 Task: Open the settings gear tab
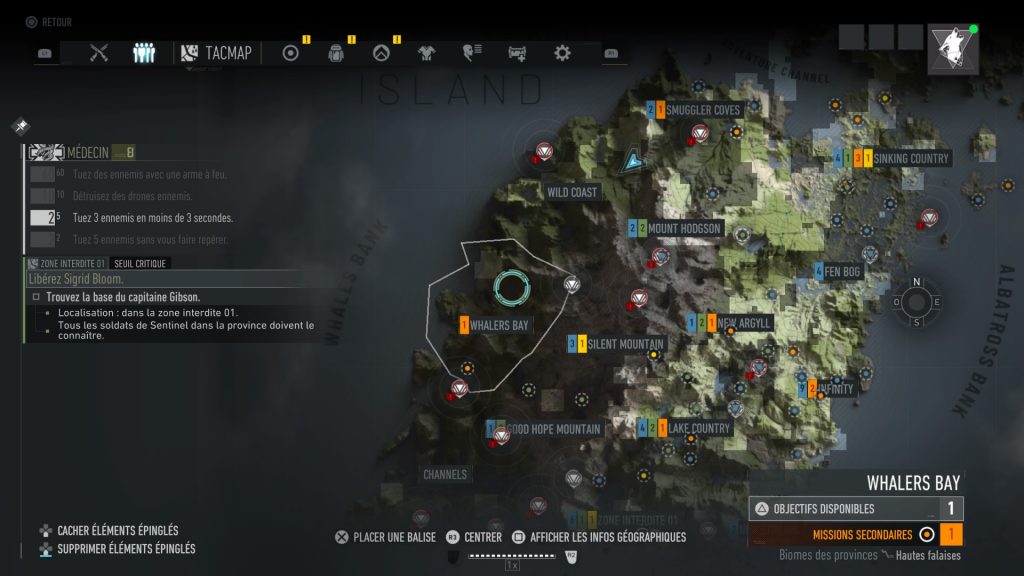[x=563, y=53]
